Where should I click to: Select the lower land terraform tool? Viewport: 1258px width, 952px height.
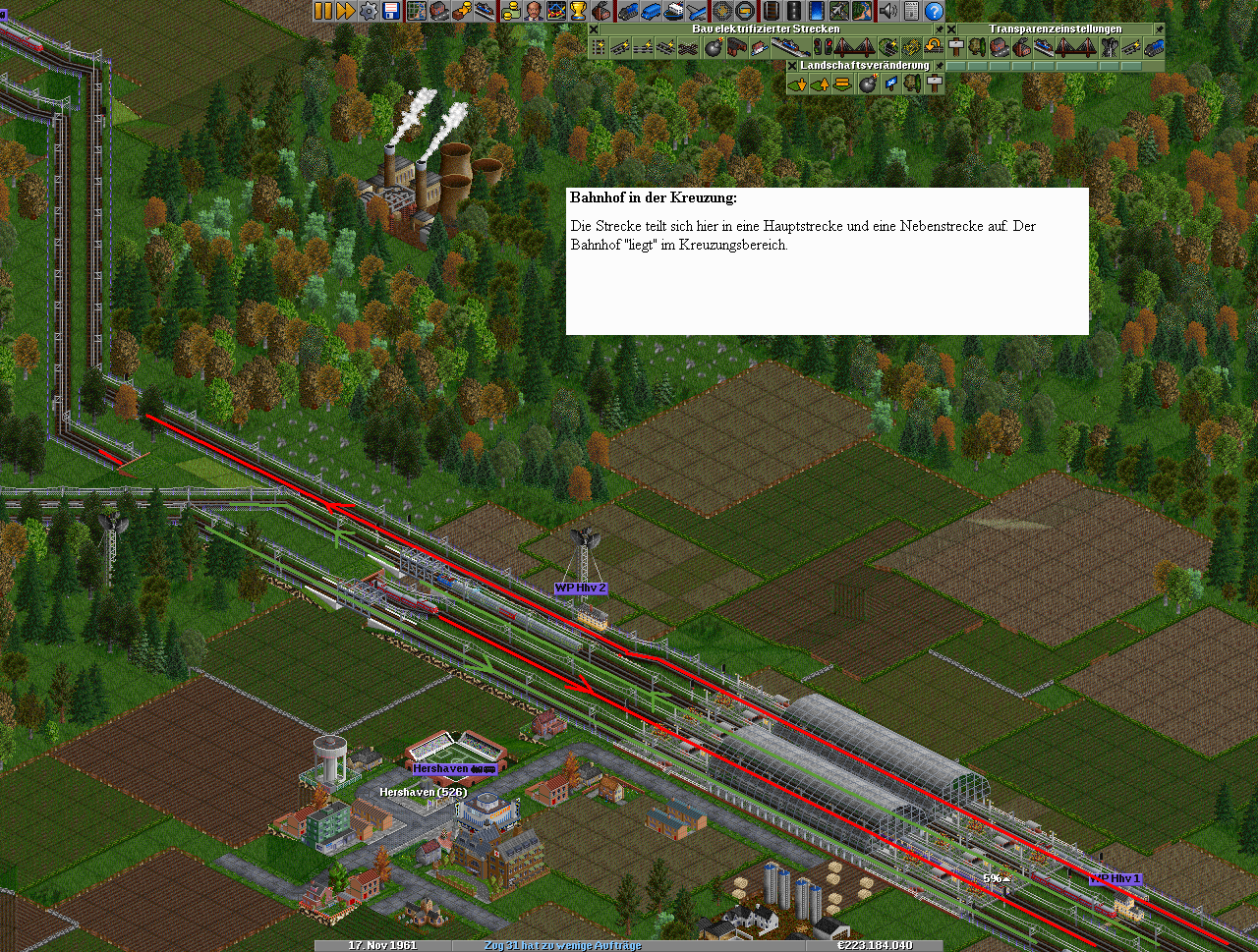[x=796, y=84]
